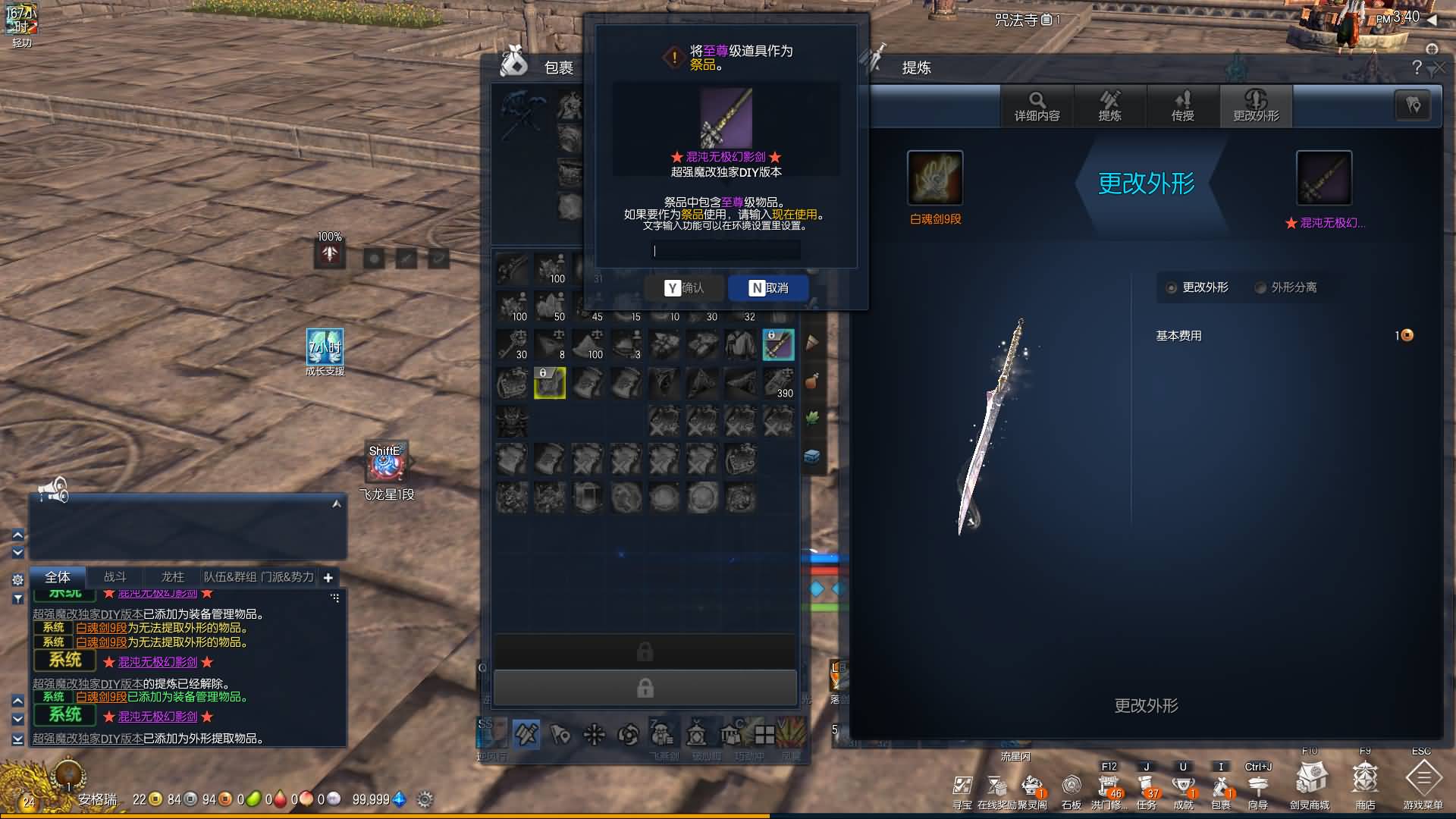Click the confirmation text input field
Screen dimensions: 1456x819
click(726, 251)
